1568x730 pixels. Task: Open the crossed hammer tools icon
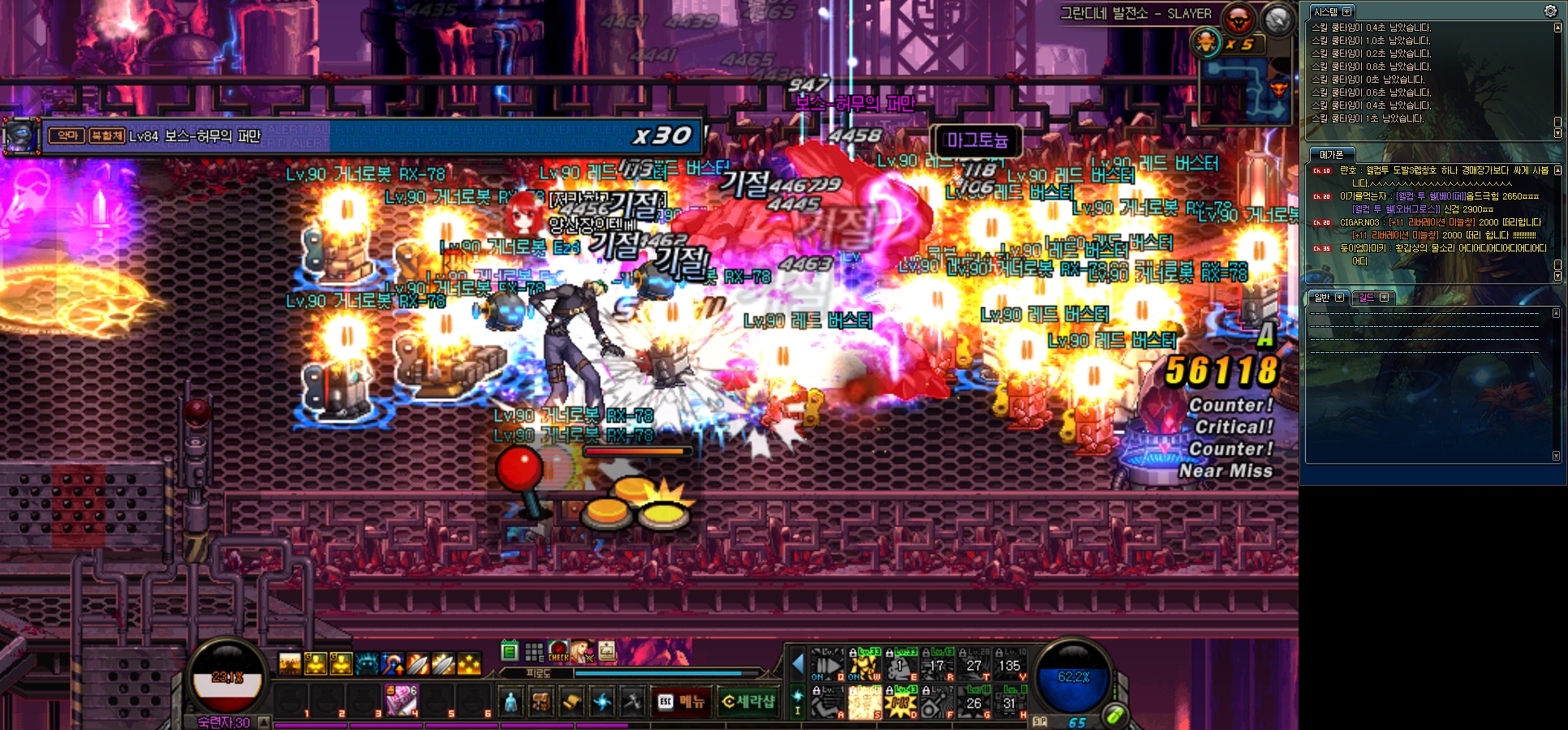click(632, 702)
